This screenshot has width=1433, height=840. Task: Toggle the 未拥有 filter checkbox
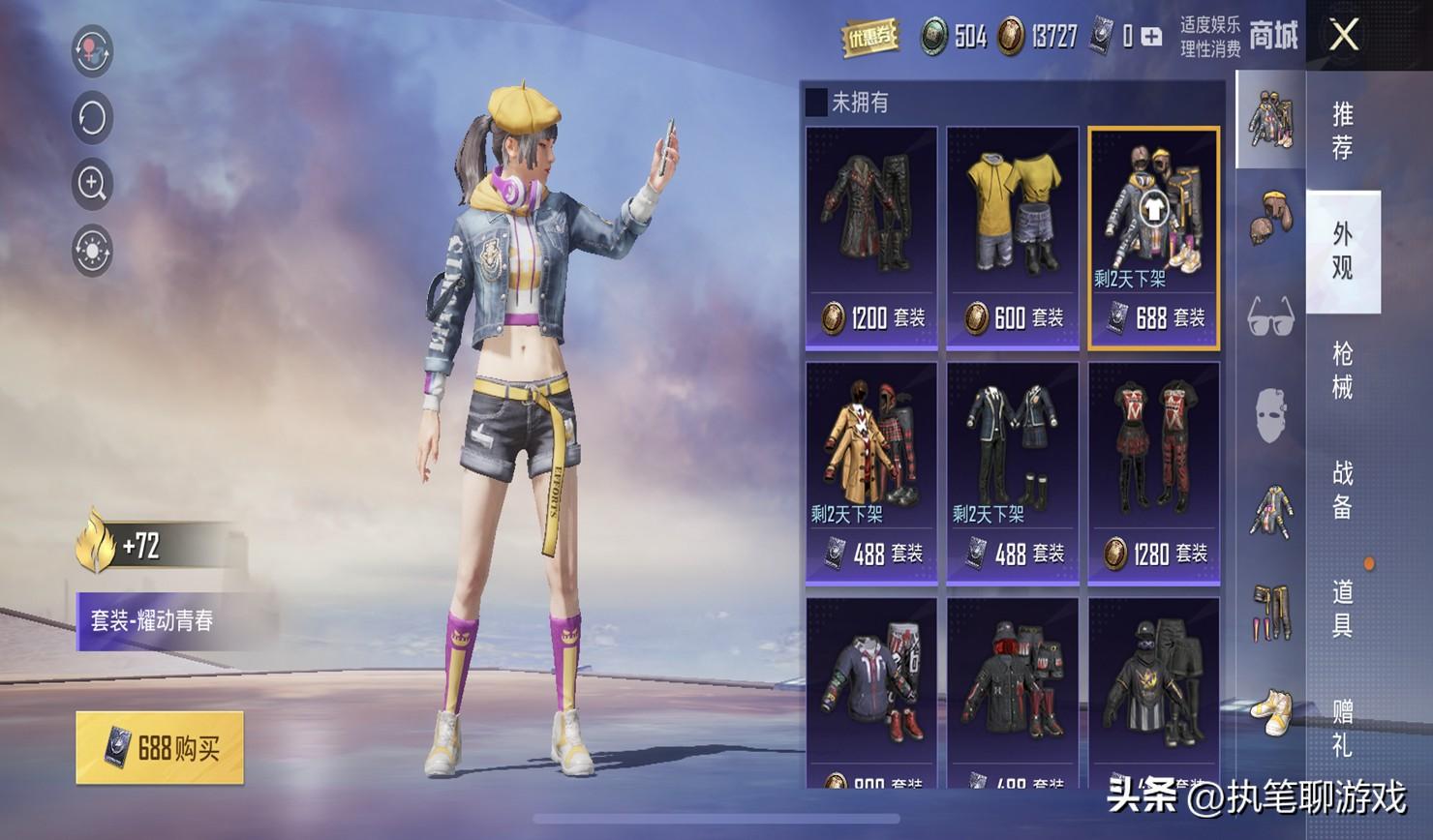[816, 103]
